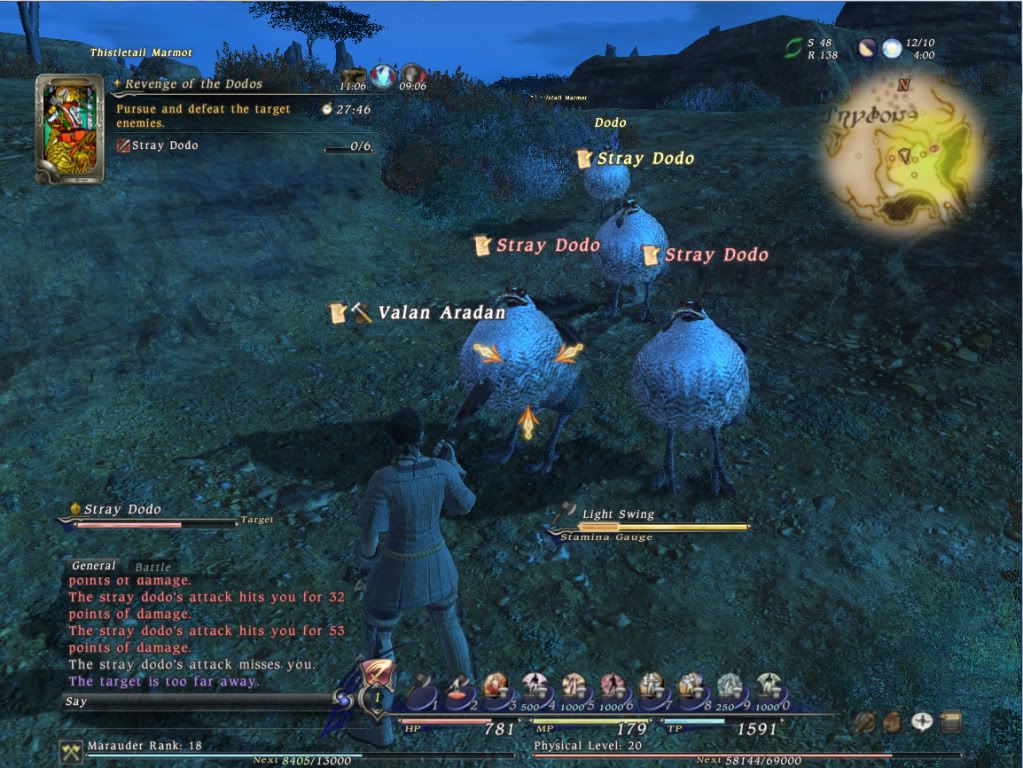
Task: Click the levequest stained-glass card
Action: pyautogui.click(x=70, y=129)
